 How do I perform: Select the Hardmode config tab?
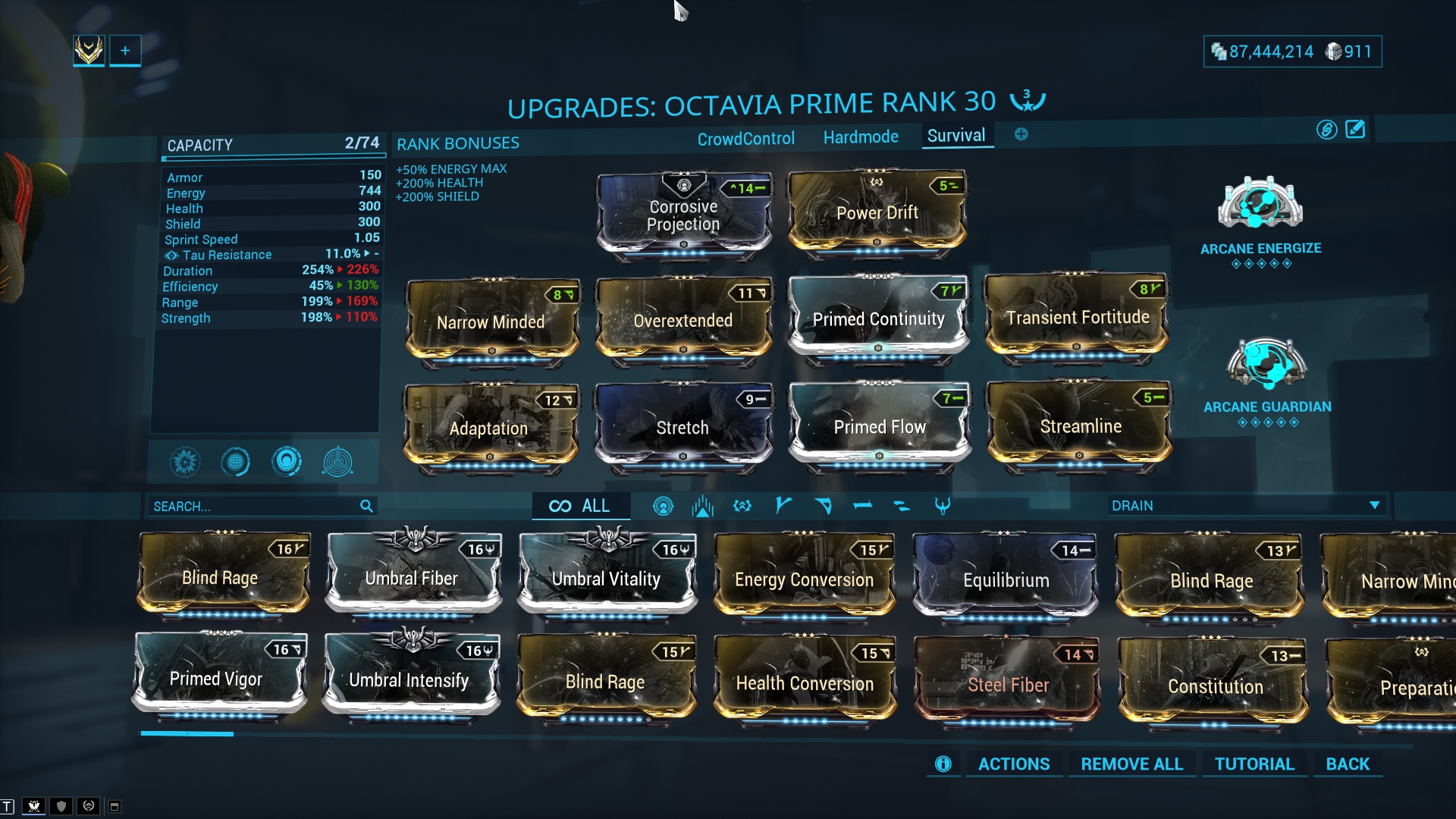pos(861,137)
